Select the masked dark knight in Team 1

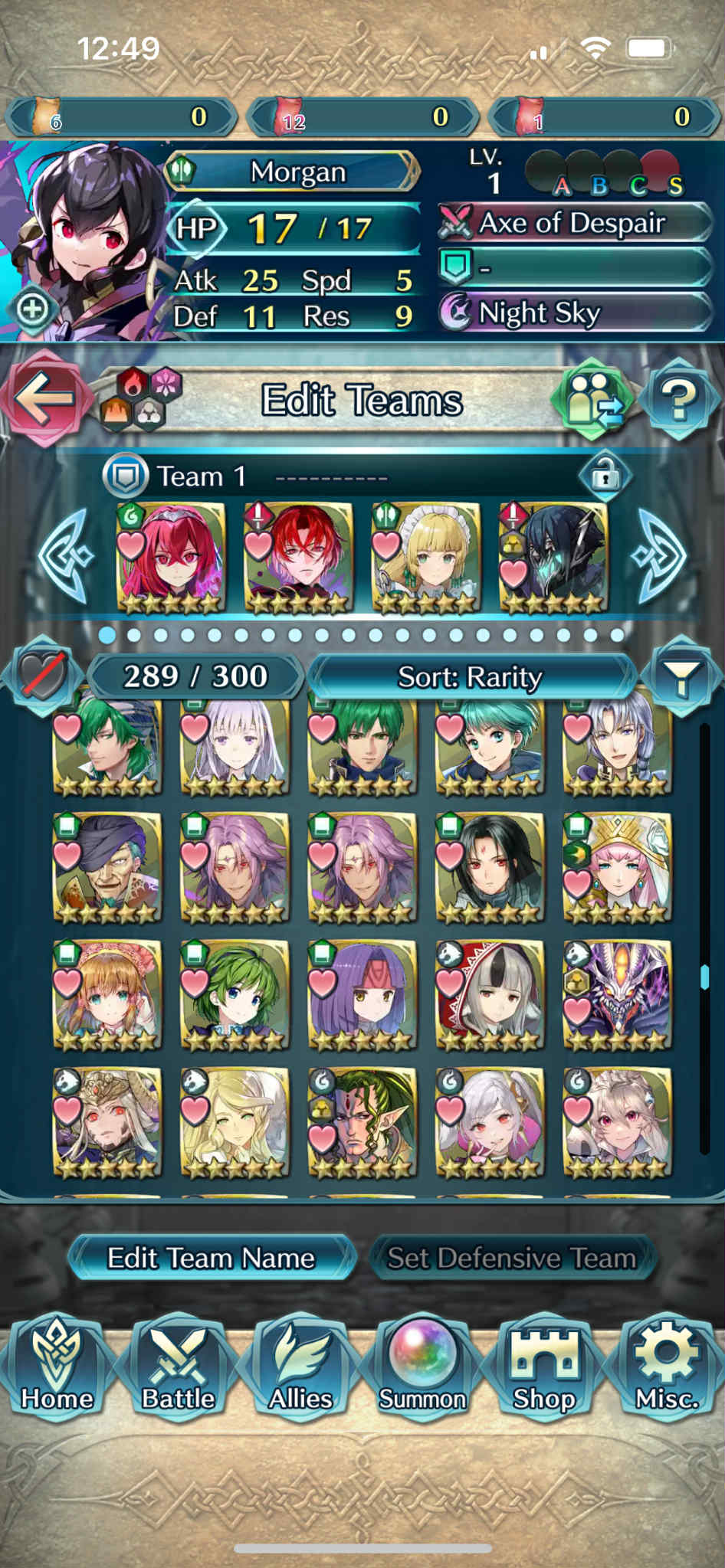pos(553,558)
